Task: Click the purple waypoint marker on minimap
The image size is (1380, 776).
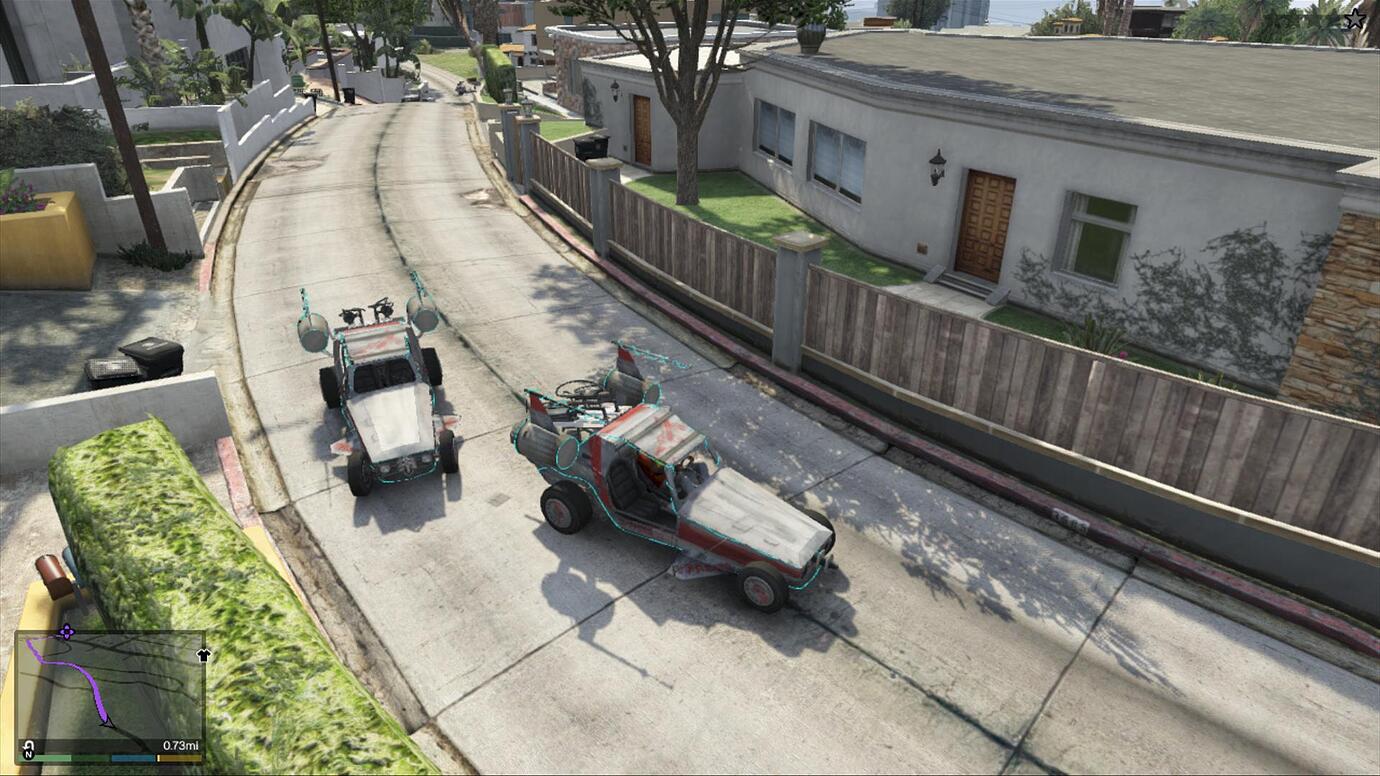Action: tap(67, 631)
